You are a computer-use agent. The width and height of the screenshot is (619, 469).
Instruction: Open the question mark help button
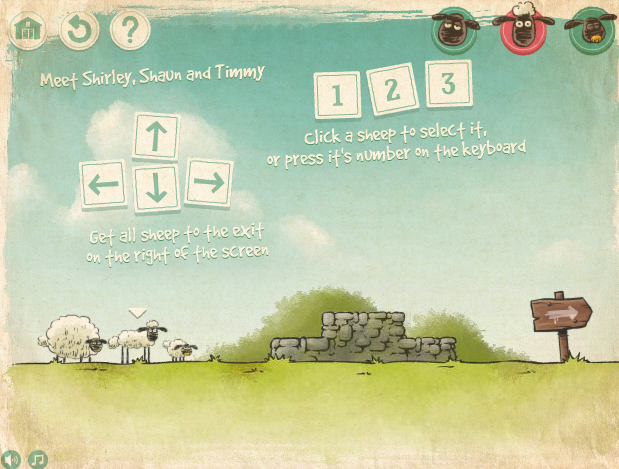pyautogui.click(x=129, y=30)
